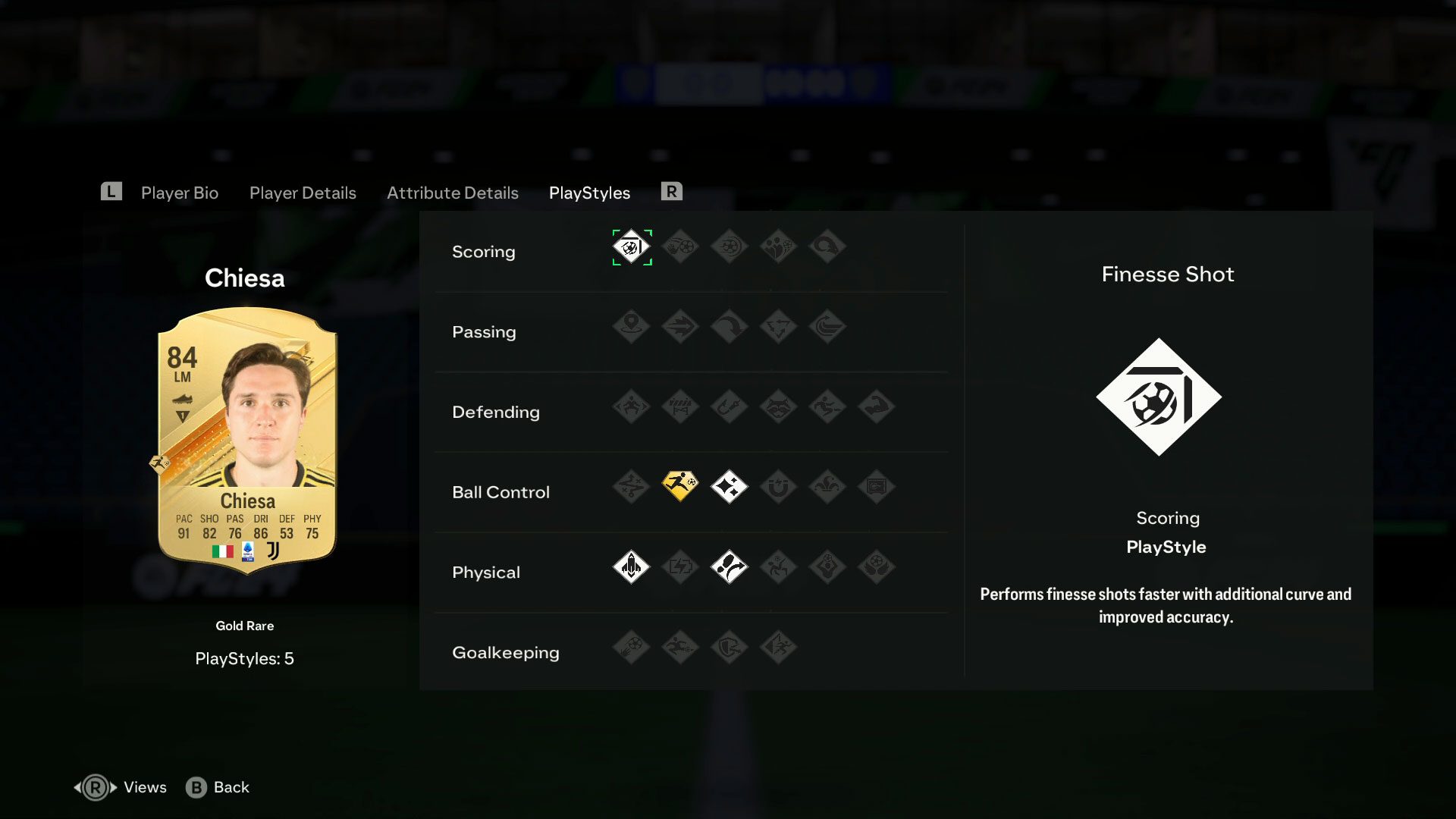Select the Finesse Shot playstyle icon
The width and height of the screenshot is (1456, 819).
(632, 246)
